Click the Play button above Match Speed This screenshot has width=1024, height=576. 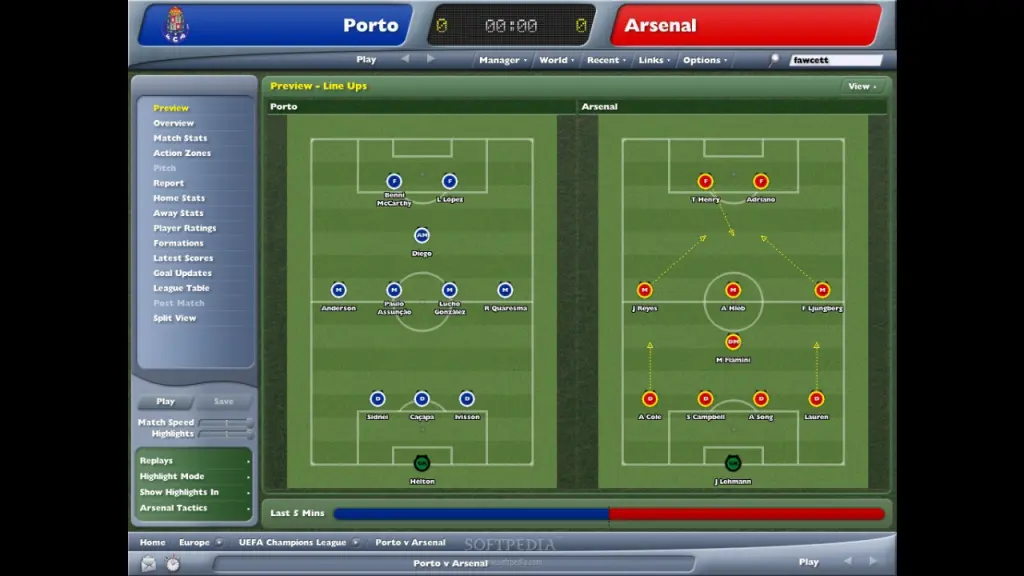[165, 402]
